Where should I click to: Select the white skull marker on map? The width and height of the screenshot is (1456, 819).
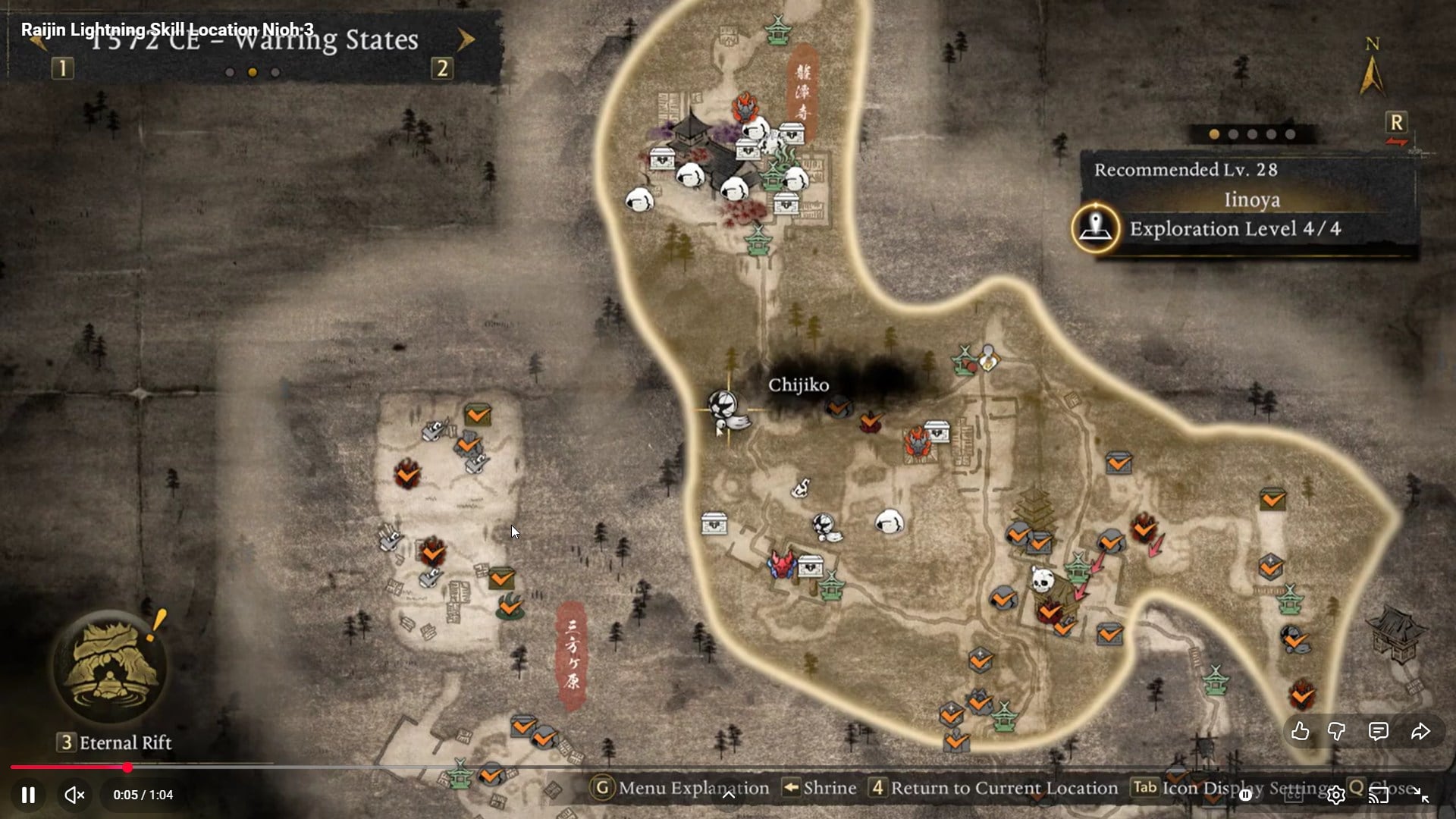coord(1043,581)
